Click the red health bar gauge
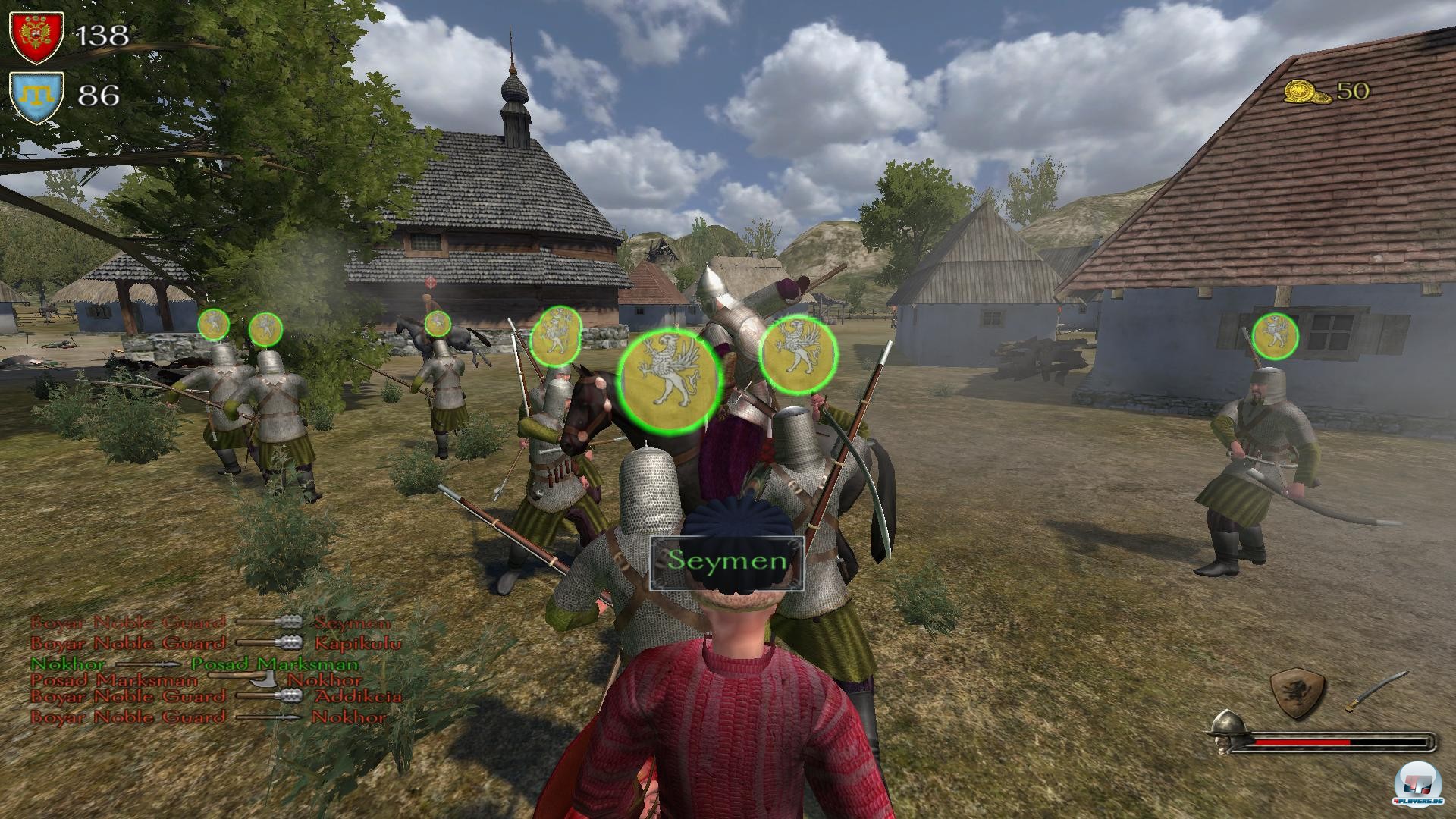This screenshot has height=819, width=1456. point(1302,742)
